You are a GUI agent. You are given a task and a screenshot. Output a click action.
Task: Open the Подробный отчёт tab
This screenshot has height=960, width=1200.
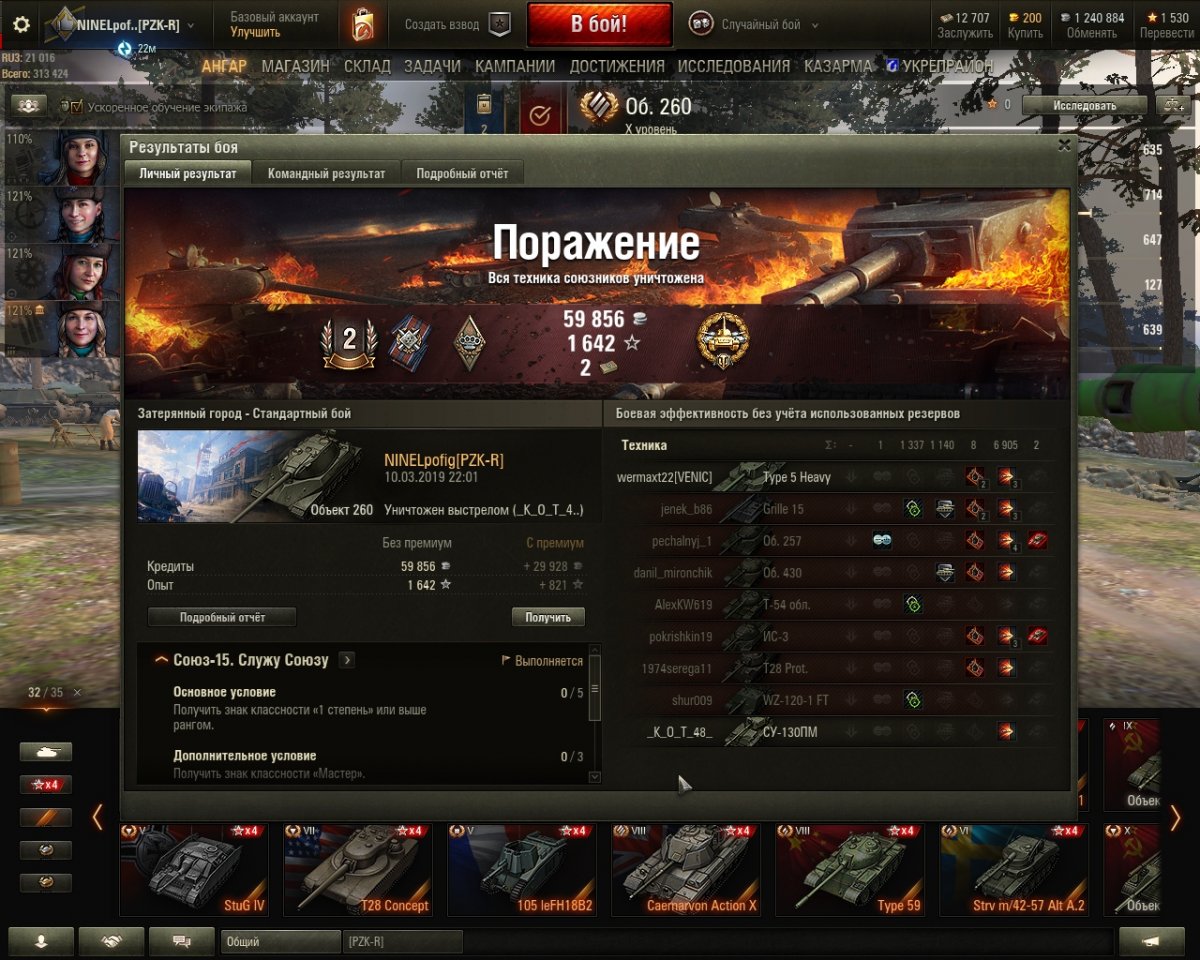pos(462,173)
